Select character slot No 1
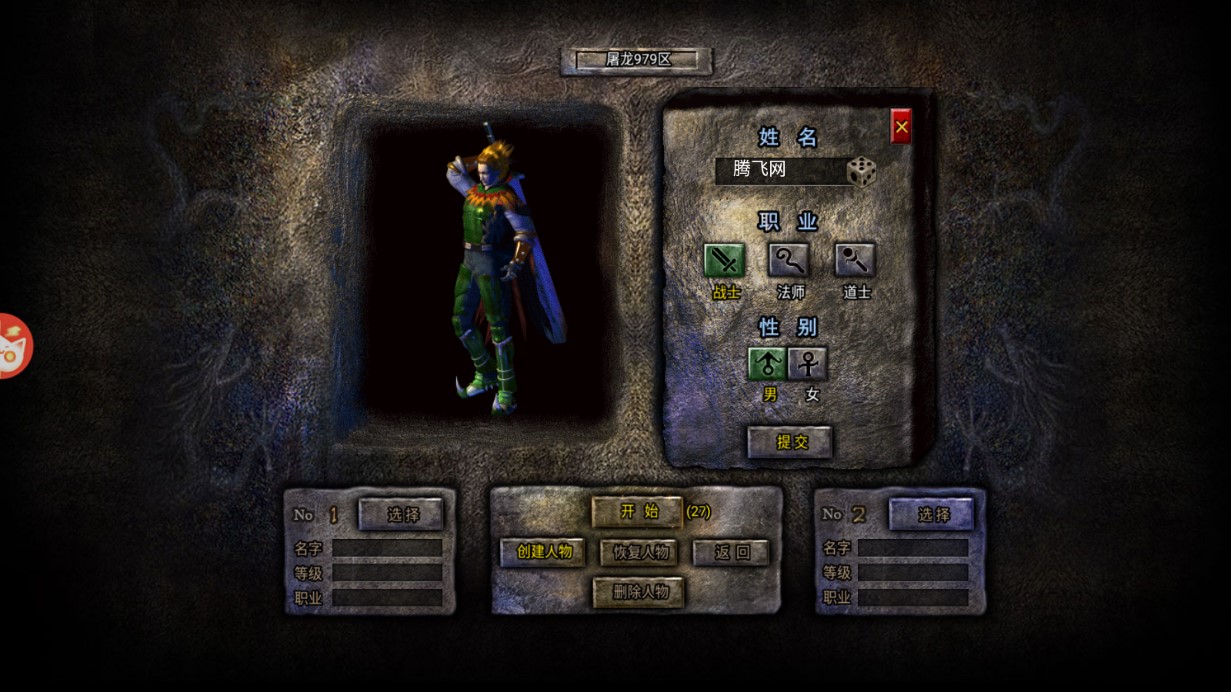 coord(401,515)
